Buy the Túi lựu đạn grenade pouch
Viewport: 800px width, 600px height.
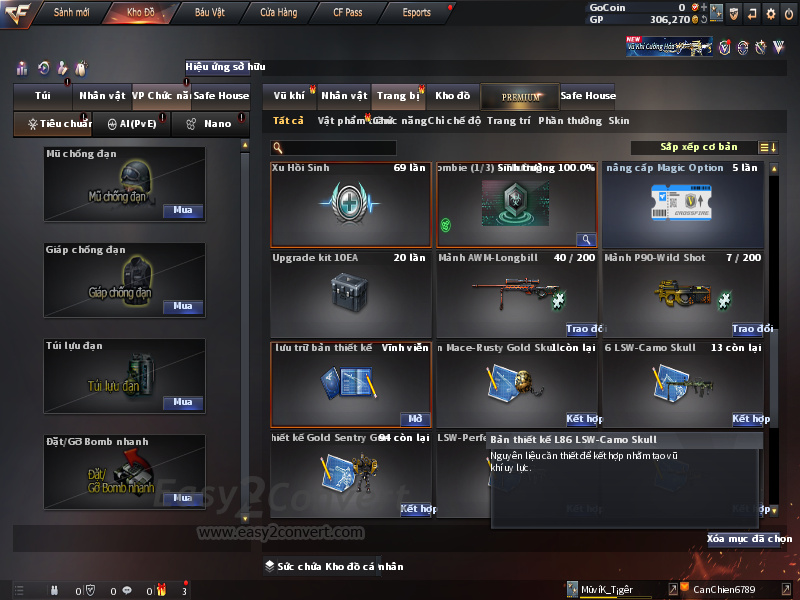[182, 402]
